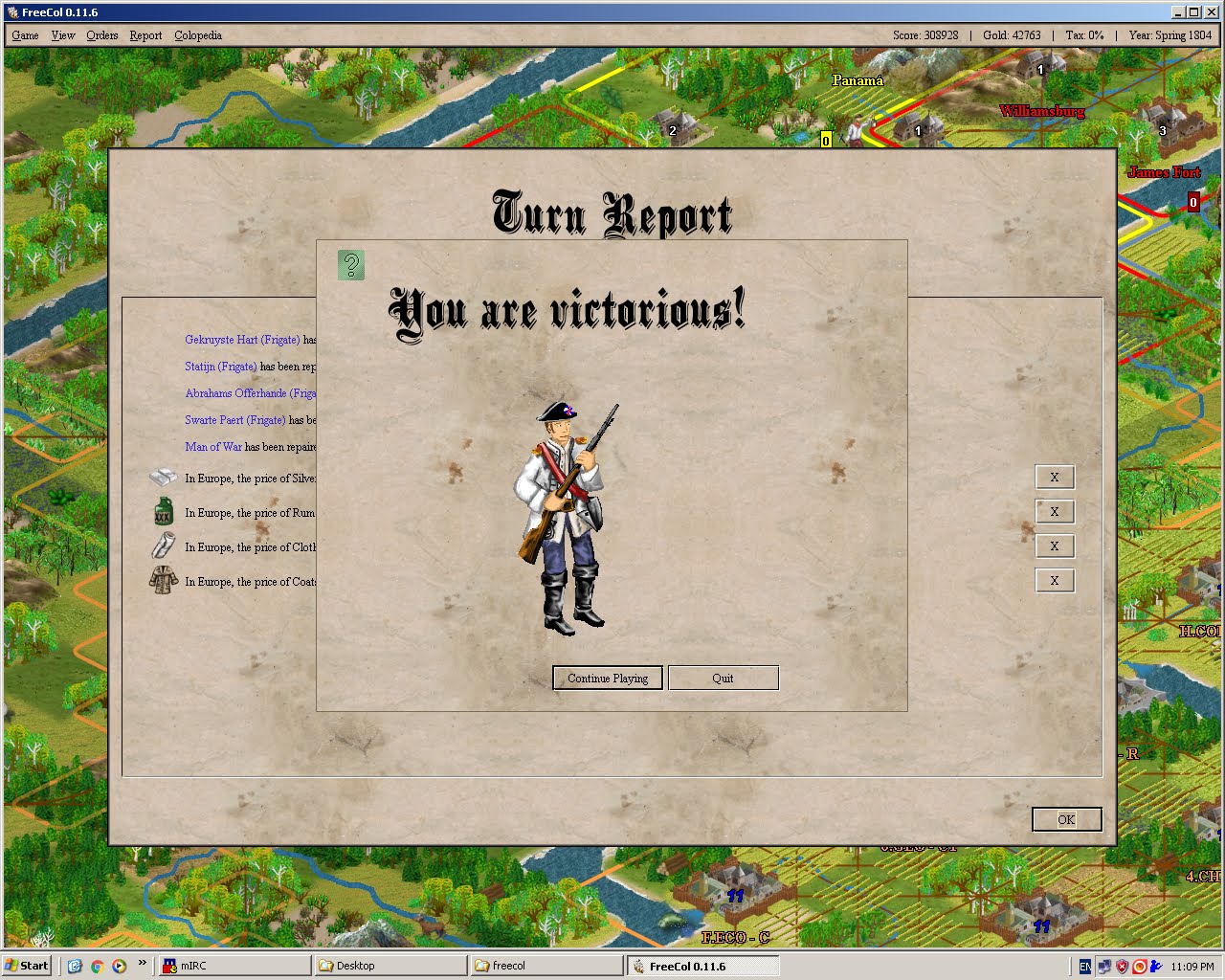Click the Quit button on victory dialog

723,678
